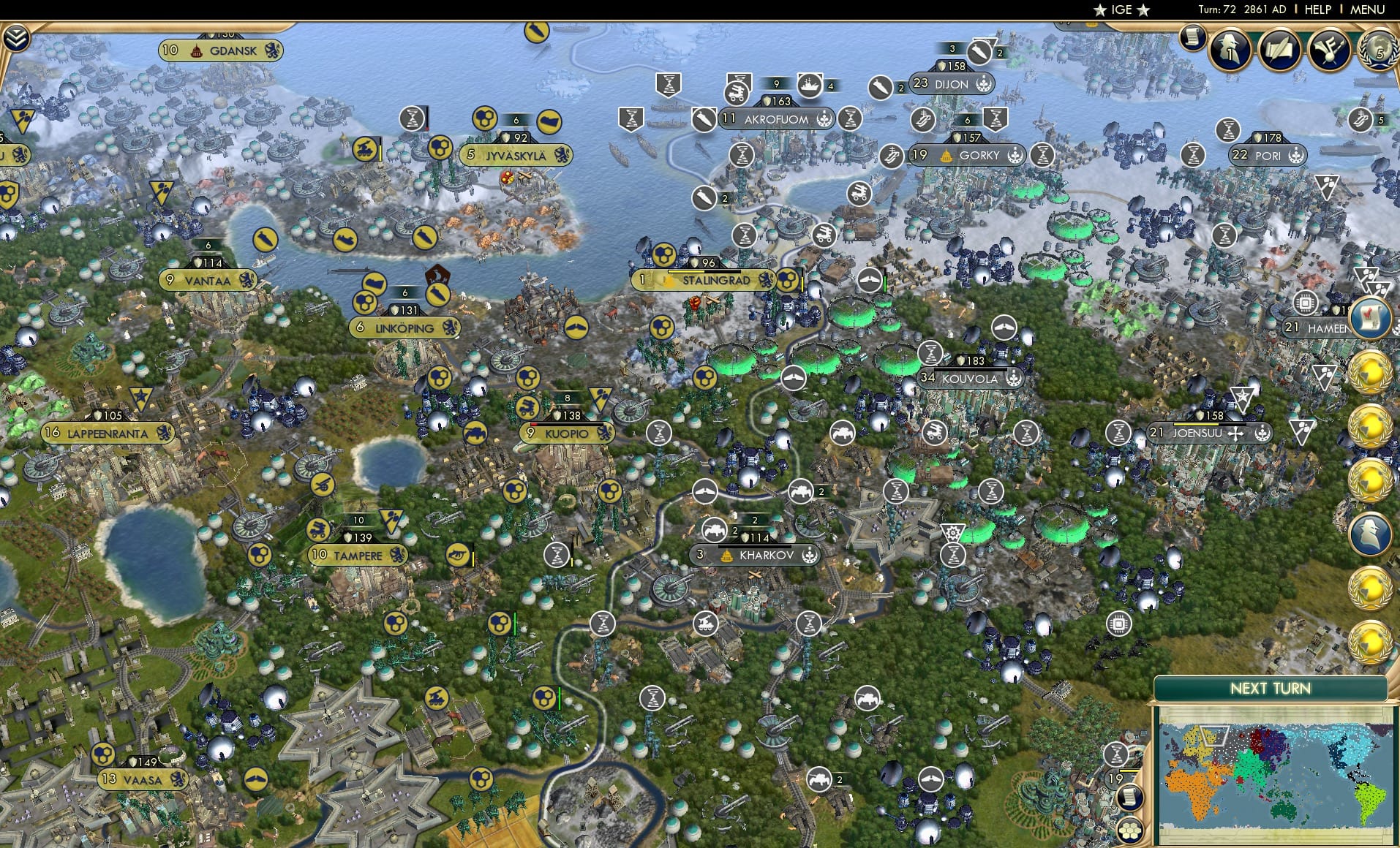Click the production icon on Dijon's city banner
Image resolution: width=1400 pixels, height=848 pixels.
click(x=985, y=84)
